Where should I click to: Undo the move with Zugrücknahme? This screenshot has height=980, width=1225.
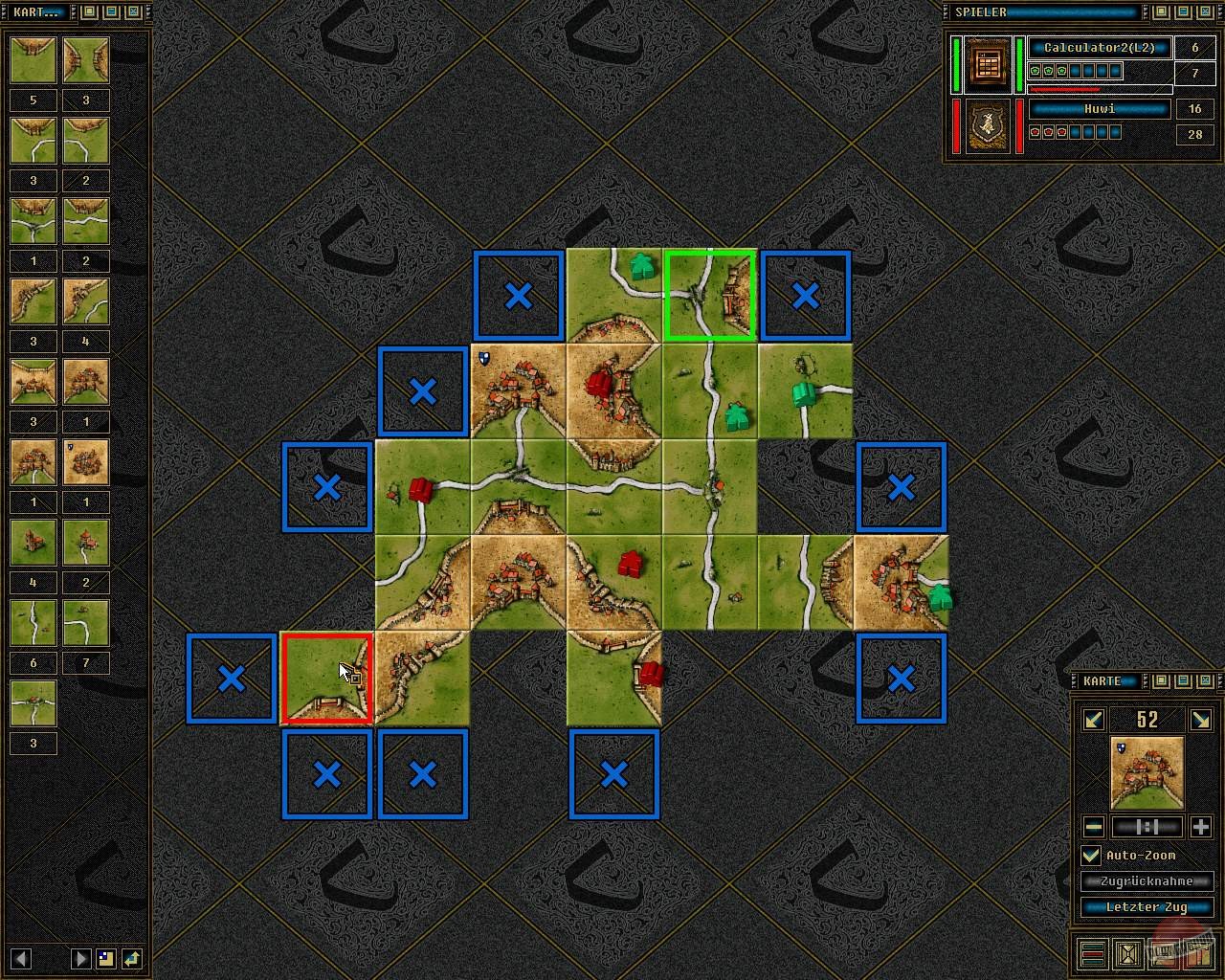pos(1148,880)
